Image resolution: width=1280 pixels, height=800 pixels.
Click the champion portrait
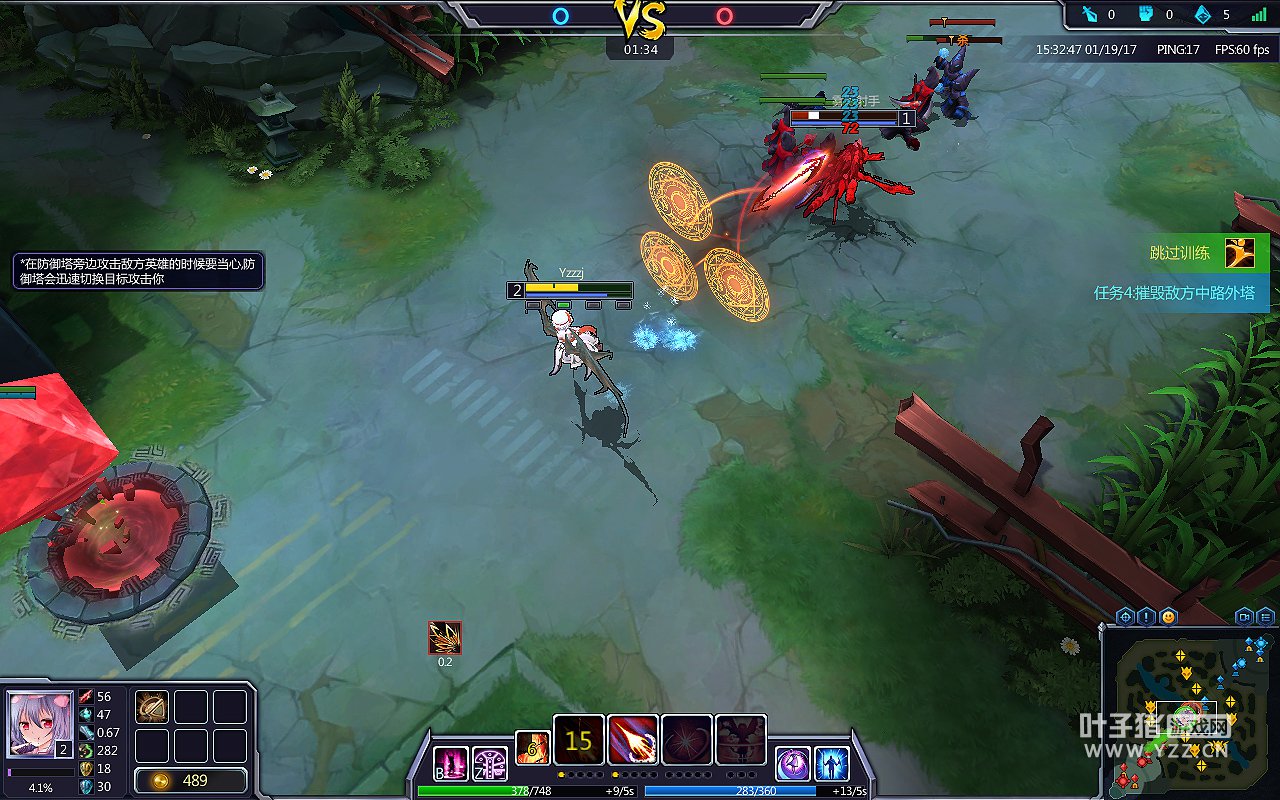[40, 726]
